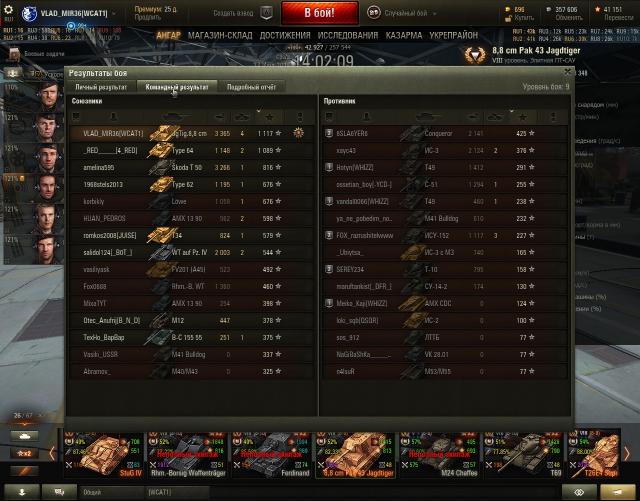640x501 pixels.
Task: Click the Создать взвод button
Action: [x=239, y=13]
